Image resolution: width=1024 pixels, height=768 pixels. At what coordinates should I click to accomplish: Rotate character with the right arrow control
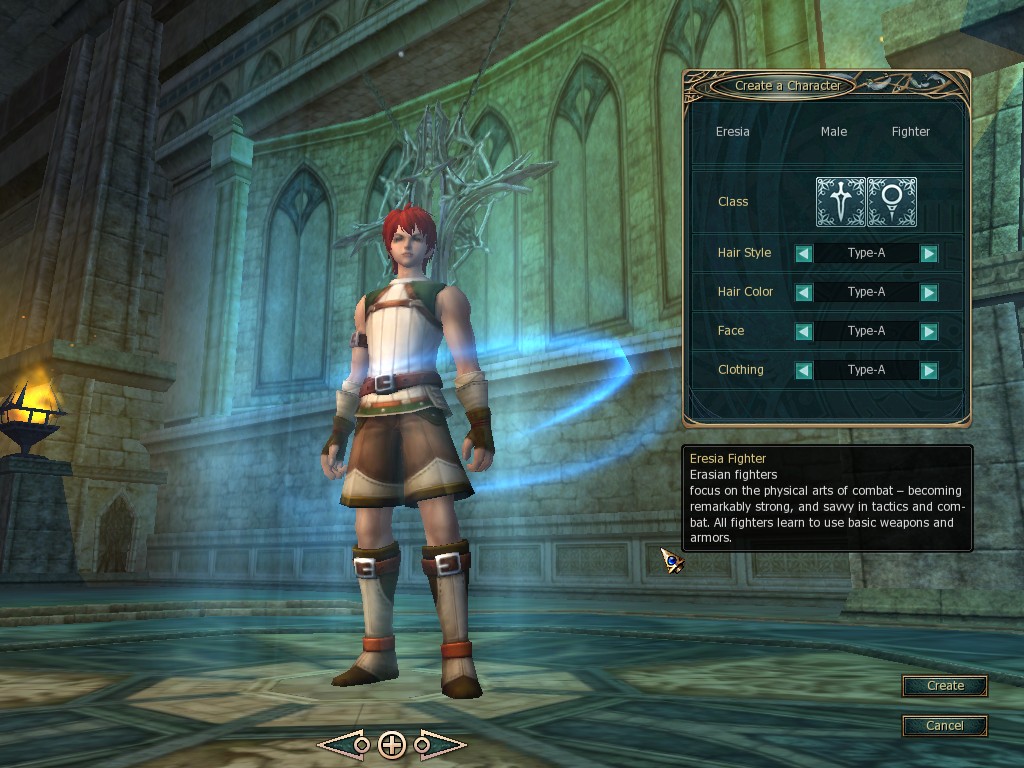441,745
